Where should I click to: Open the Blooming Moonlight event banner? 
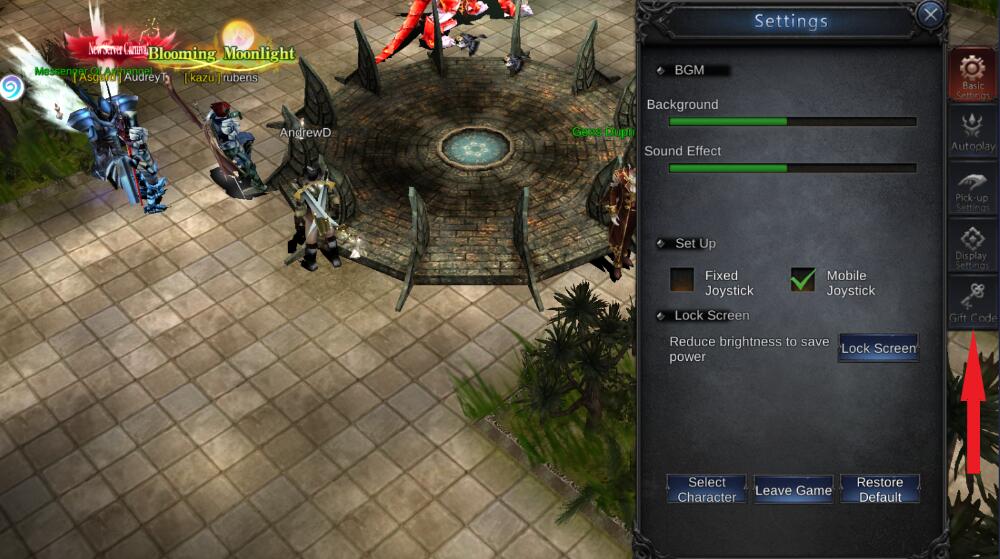[220, 53]
